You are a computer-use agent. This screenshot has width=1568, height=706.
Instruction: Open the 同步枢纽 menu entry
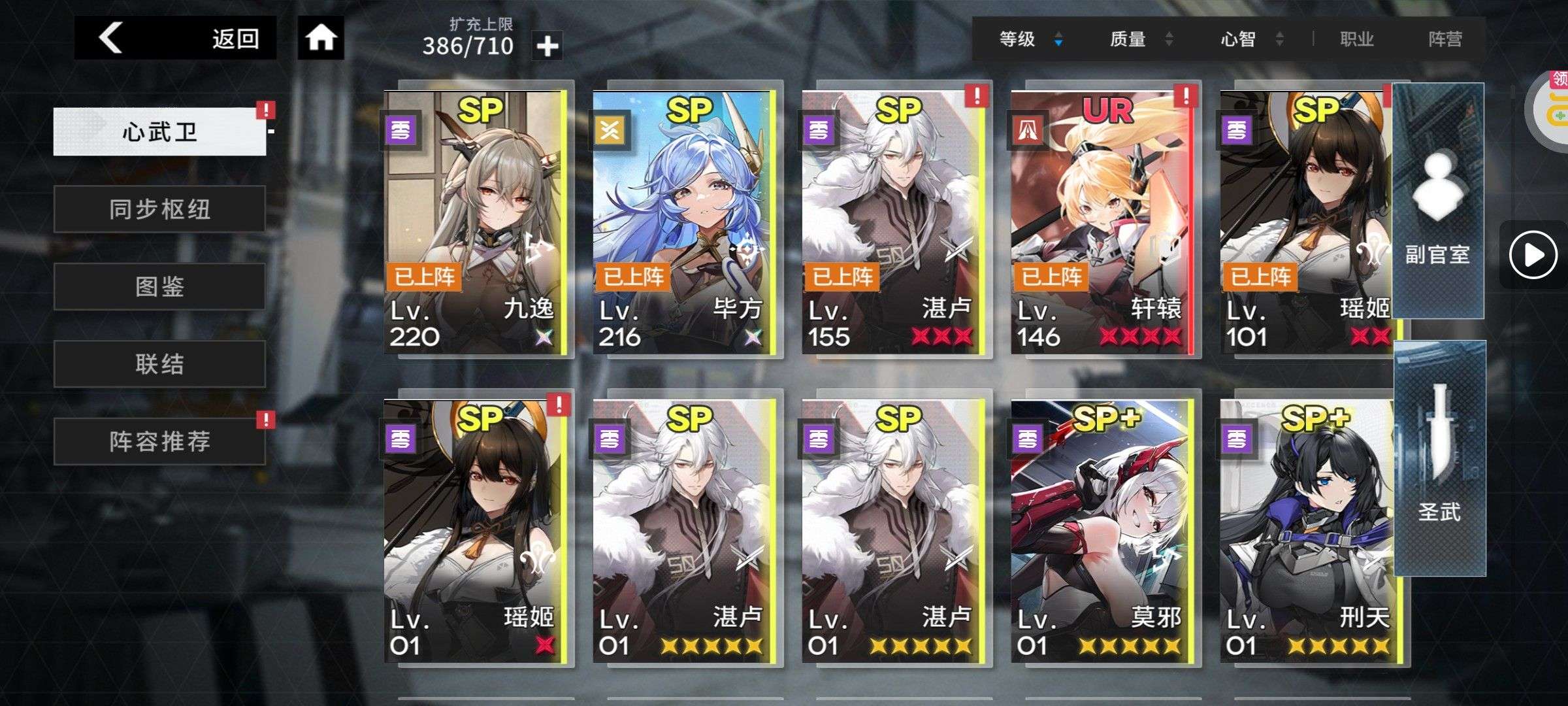[159, 209]
